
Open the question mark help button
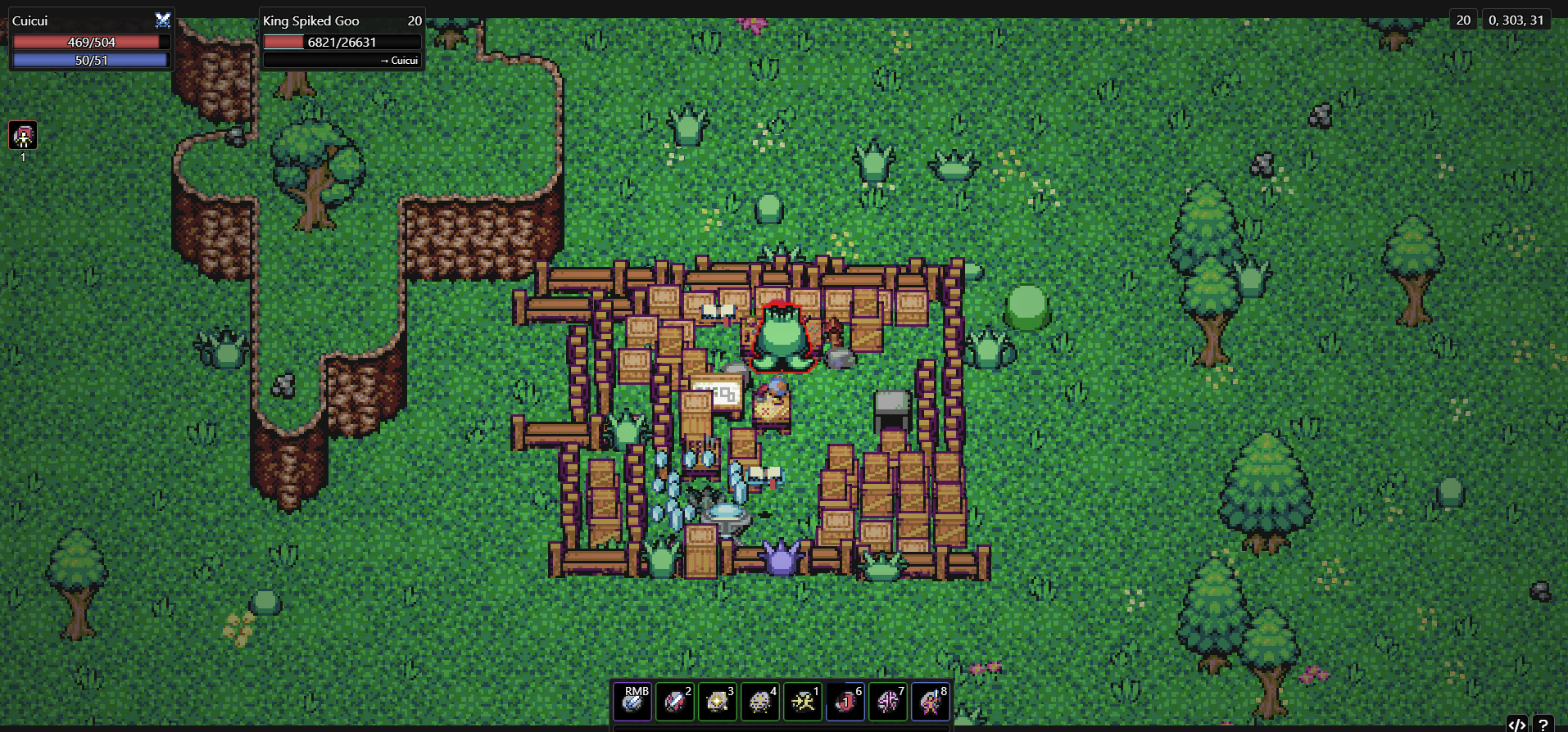(1543, 724)
